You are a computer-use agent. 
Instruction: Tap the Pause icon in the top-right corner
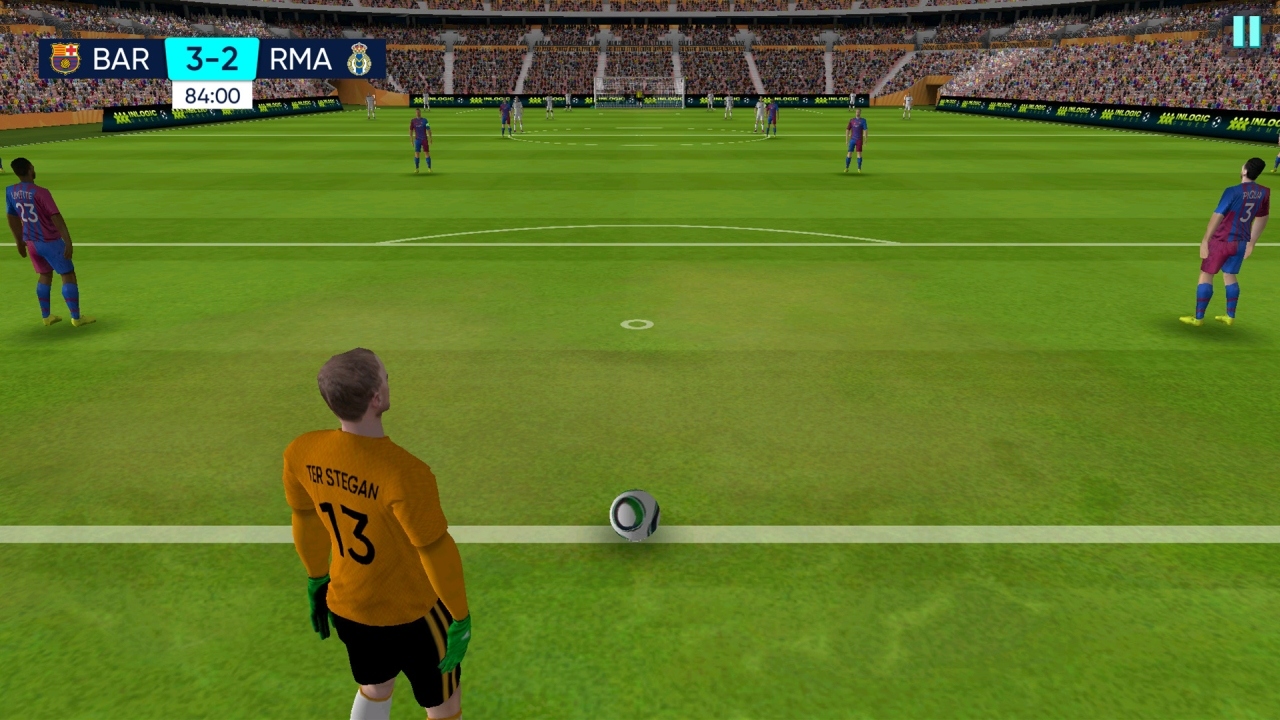pos(1247,33)
